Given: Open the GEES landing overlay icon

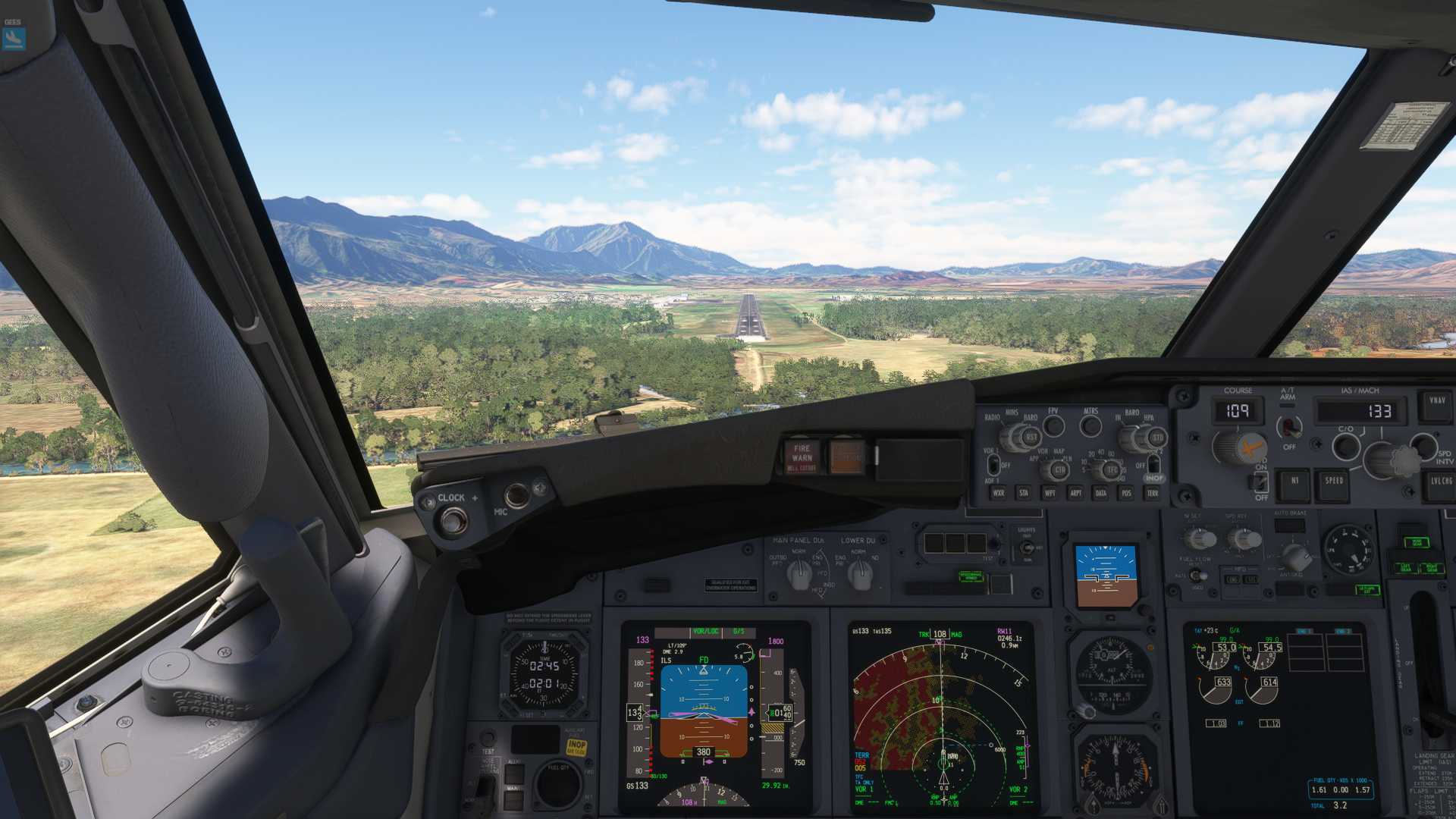Looking at the screenshot, I should click(x=14, y=38).
